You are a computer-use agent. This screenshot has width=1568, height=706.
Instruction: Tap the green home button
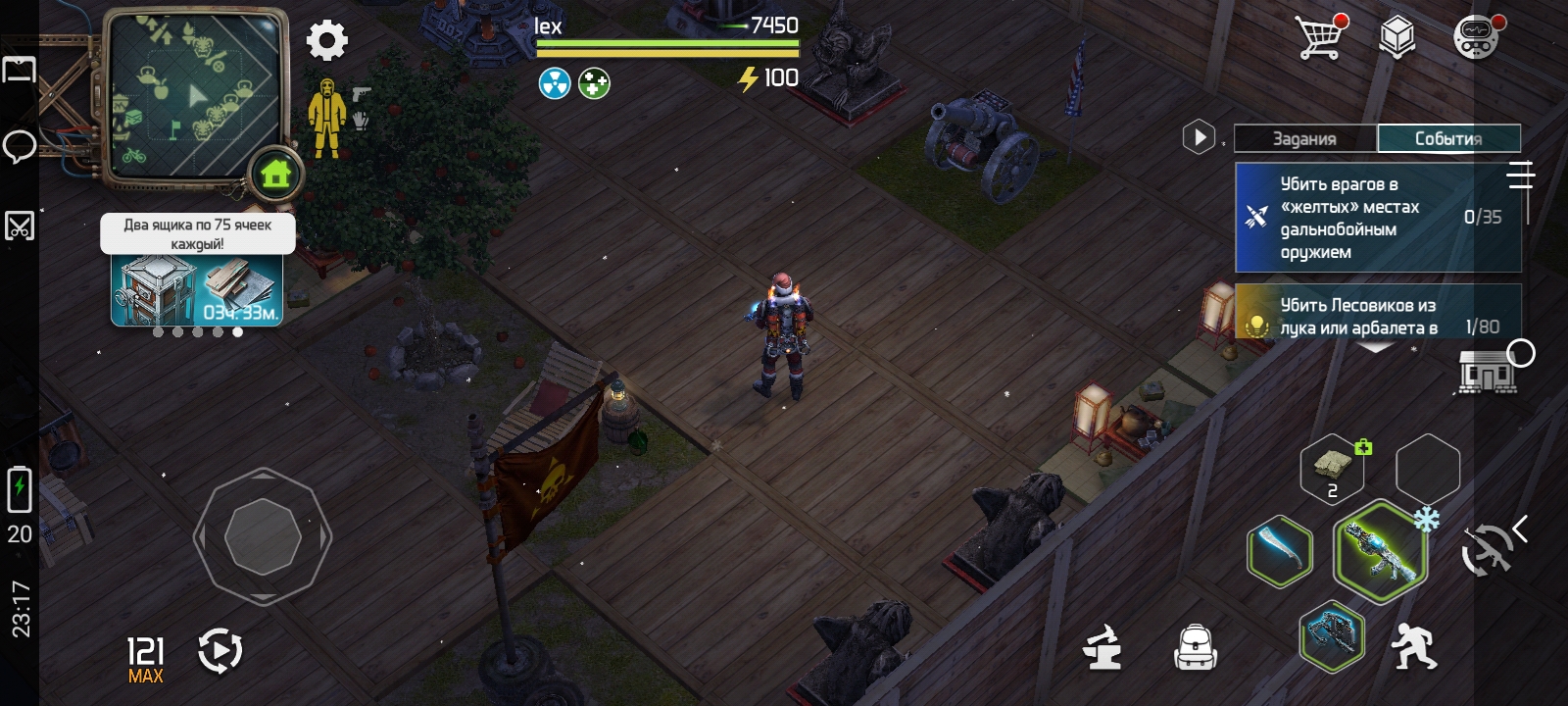pyautogui.click(x=275, y=176)
